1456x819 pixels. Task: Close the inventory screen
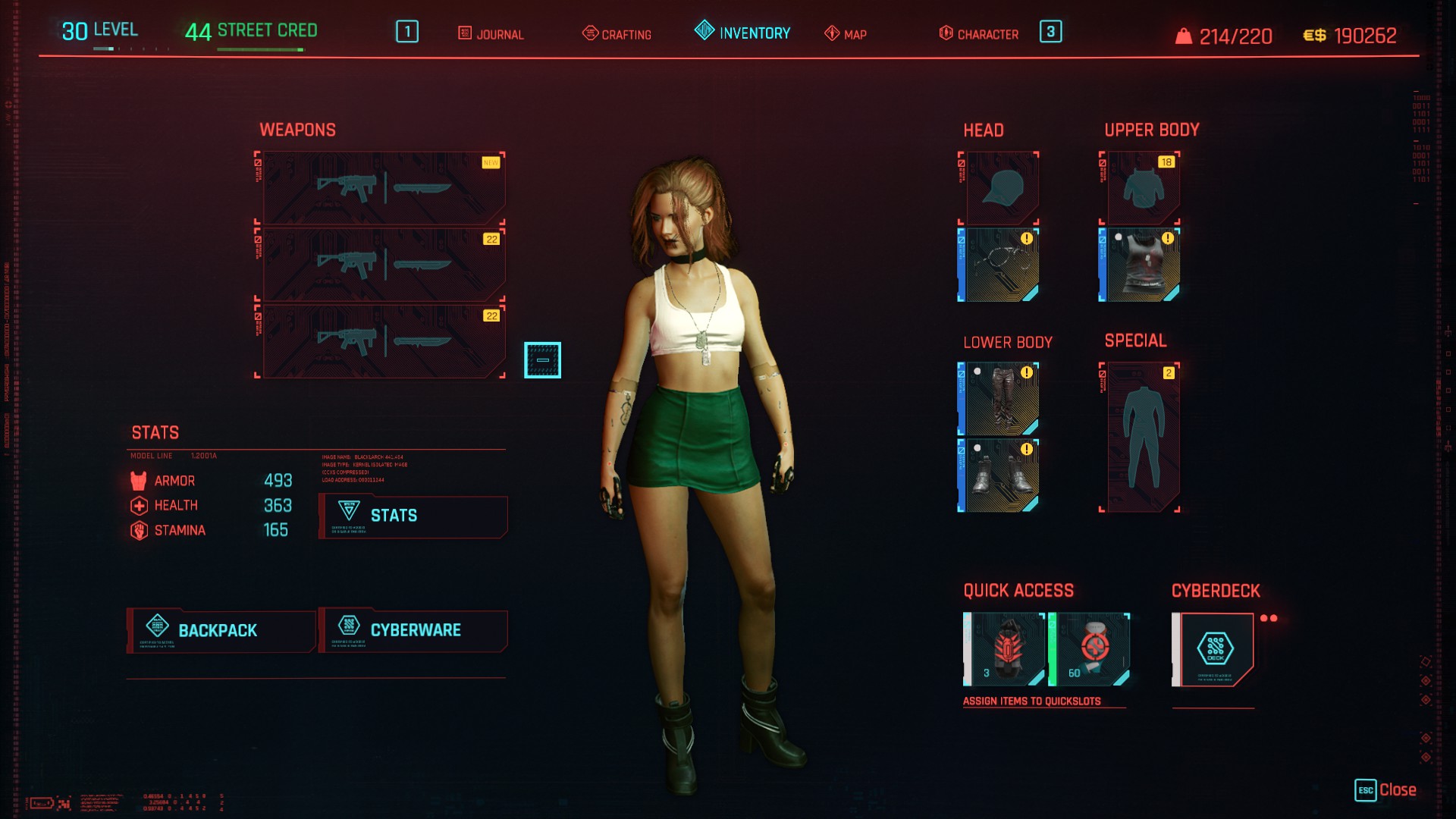1386,790
